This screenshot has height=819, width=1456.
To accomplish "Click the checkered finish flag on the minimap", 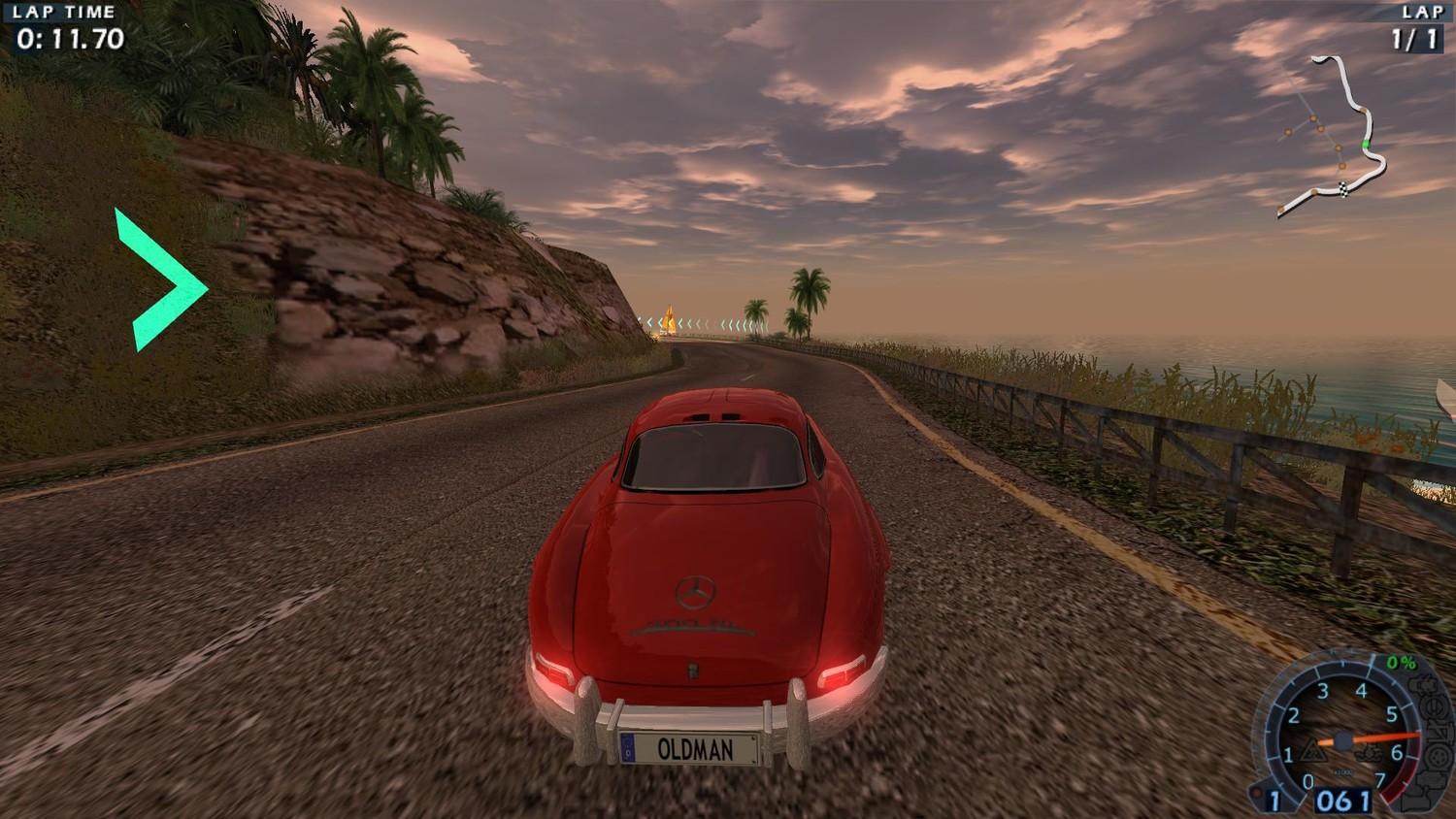I will point(1343,188).
